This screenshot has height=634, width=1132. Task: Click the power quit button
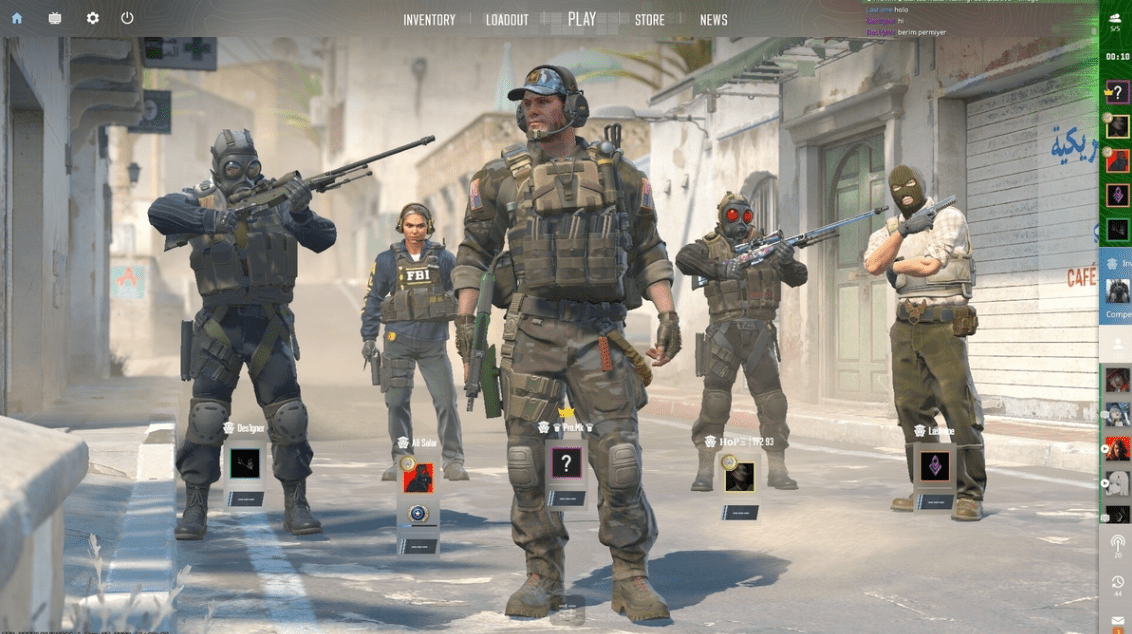pos(127,18)
